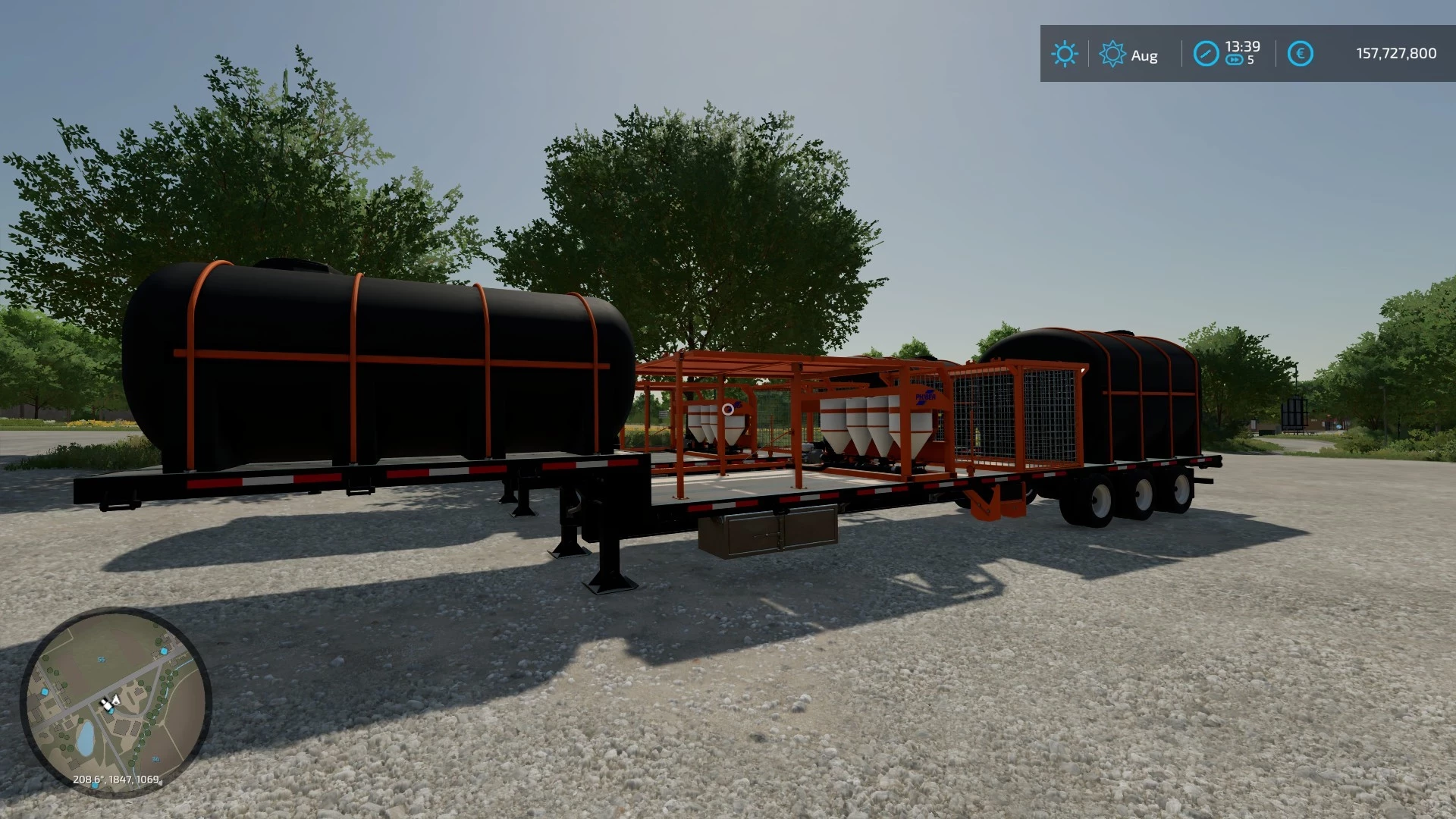1456x819 pixels.
Task: Click the player arrow on the minimap
Action: pos(115,699)
